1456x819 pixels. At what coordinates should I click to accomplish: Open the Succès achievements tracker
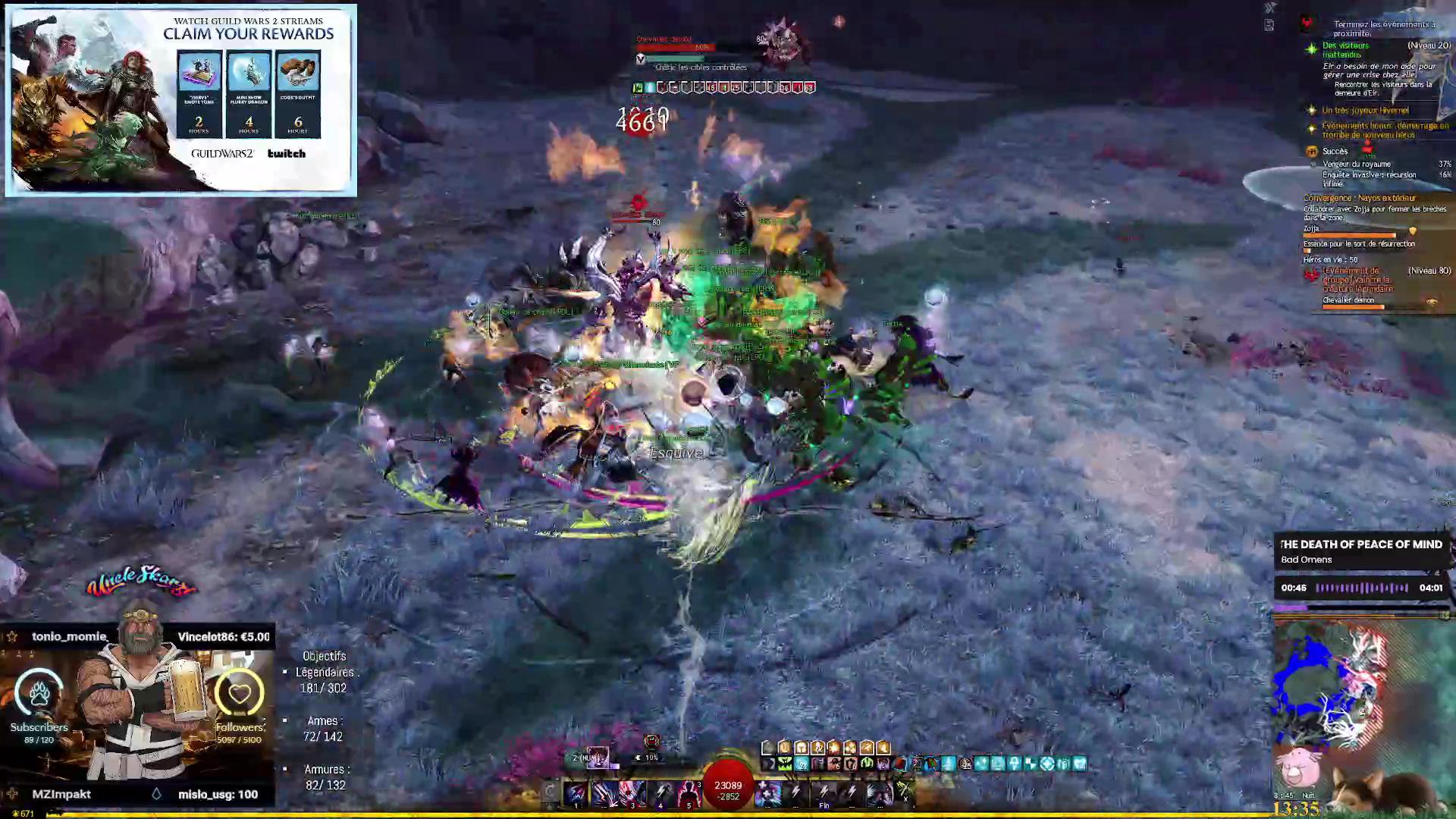(1335, 151)
